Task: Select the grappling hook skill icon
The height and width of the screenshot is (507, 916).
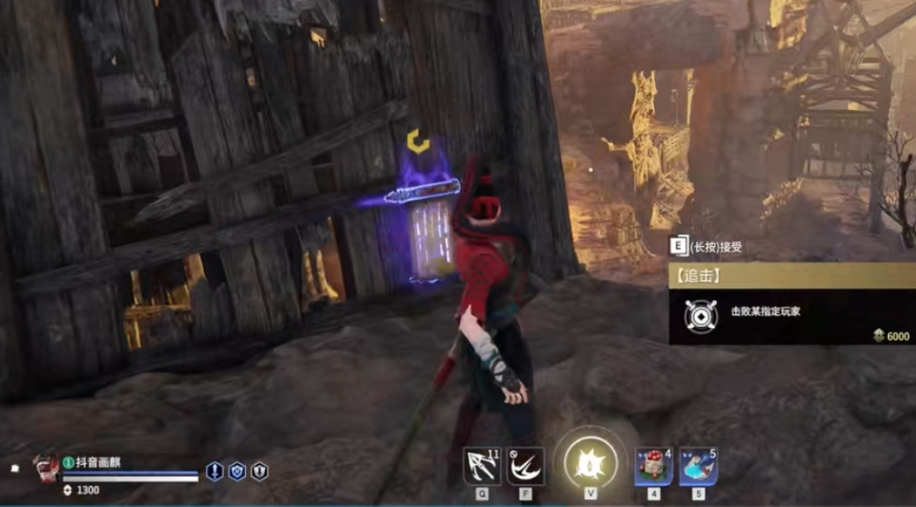Action: click(x=482, y=465)
